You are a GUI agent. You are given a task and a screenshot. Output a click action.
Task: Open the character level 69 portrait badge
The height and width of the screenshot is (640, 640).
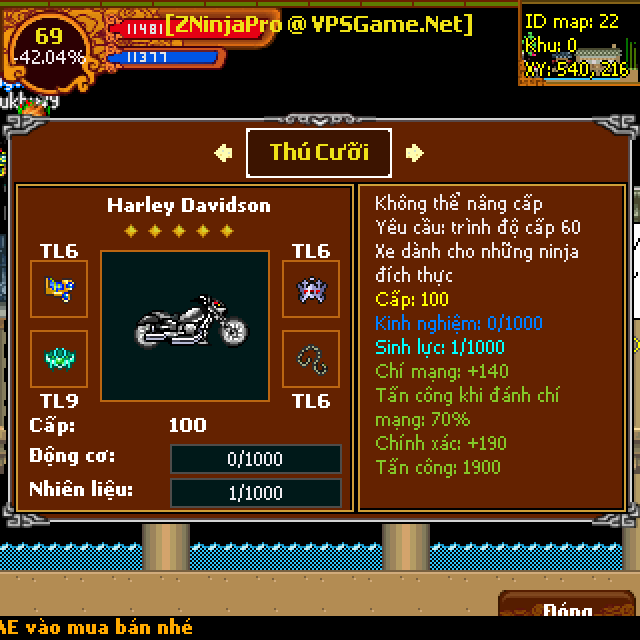(x=49, y=46)
